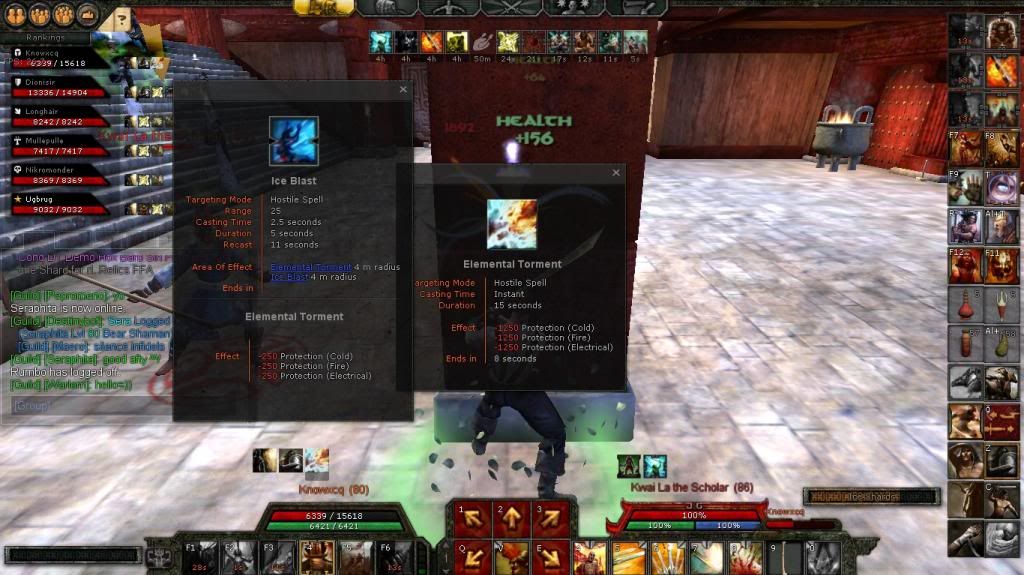Select raid member Mullepulle
1024x575 pixels.
(60, 146)
